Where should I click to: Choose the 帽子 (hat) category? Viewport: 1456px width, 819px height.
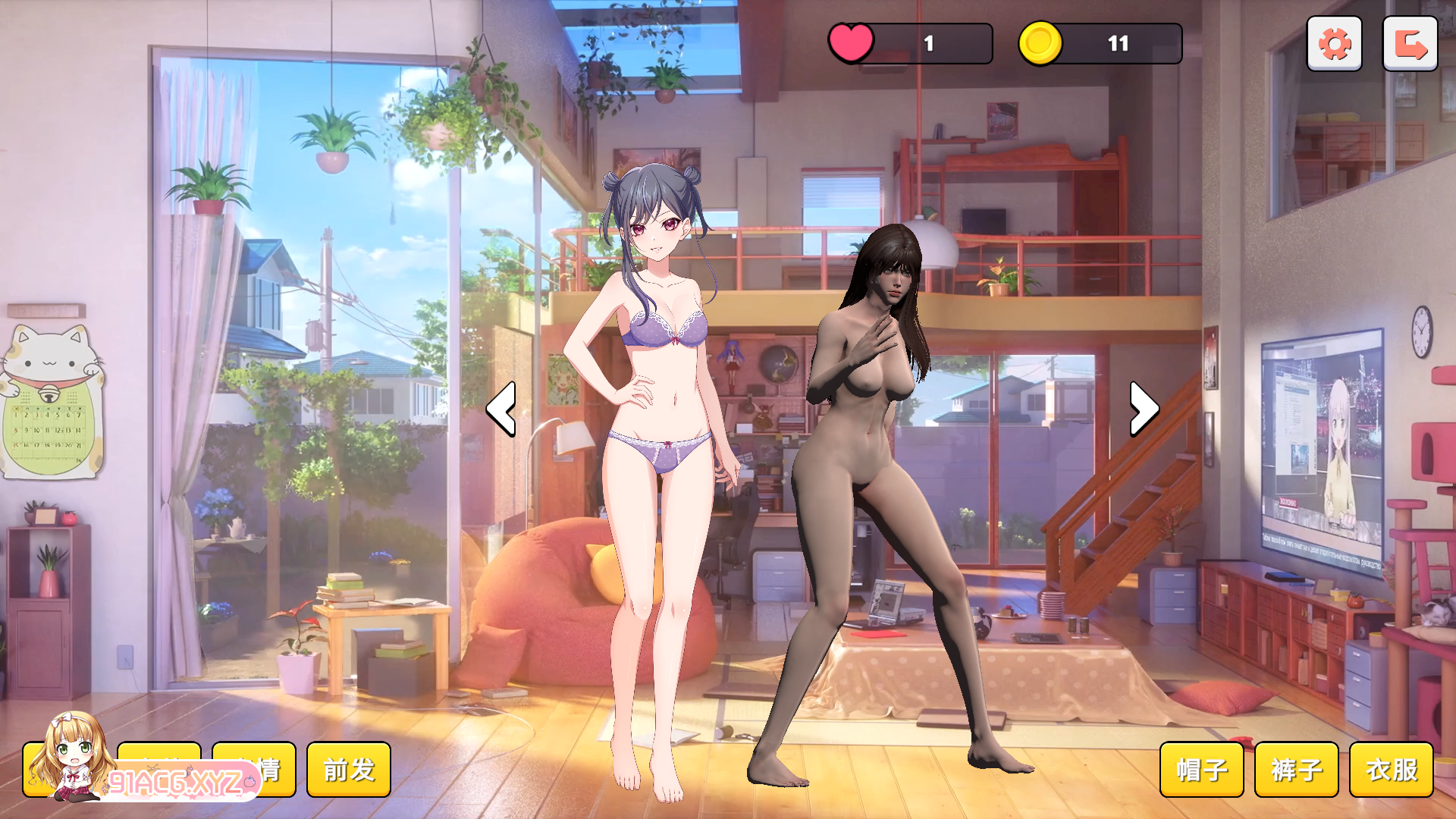point(1202,770)
